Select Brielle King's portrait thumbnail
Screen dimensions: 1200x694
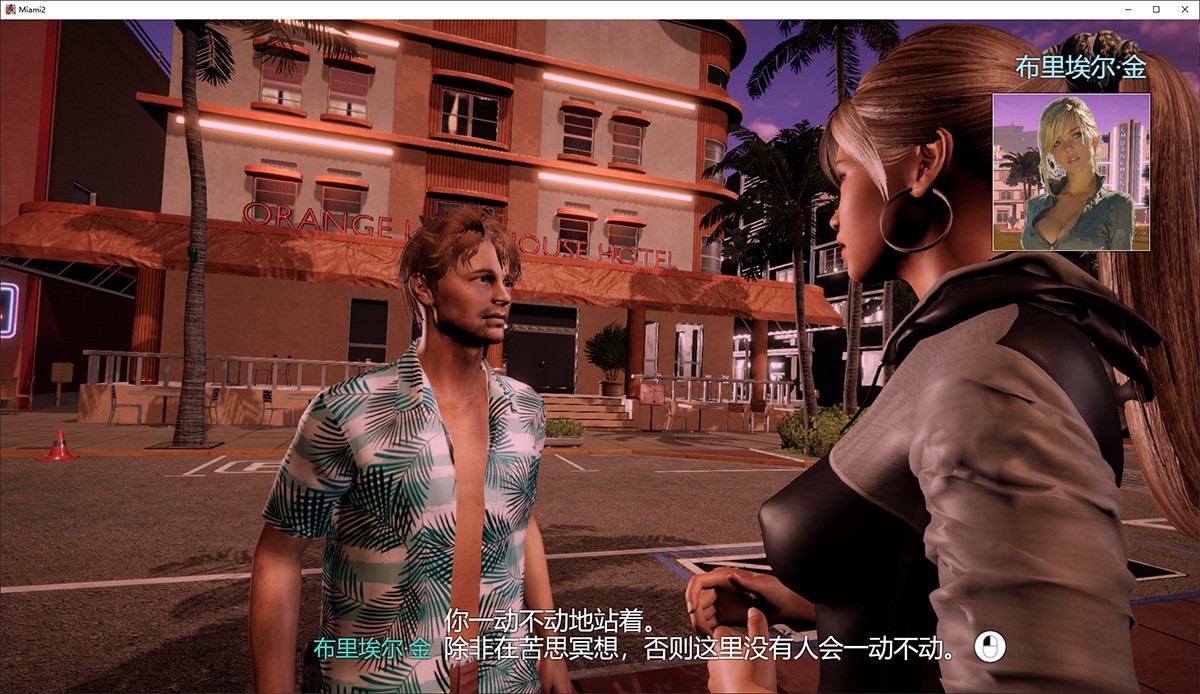pos(1071,172)
